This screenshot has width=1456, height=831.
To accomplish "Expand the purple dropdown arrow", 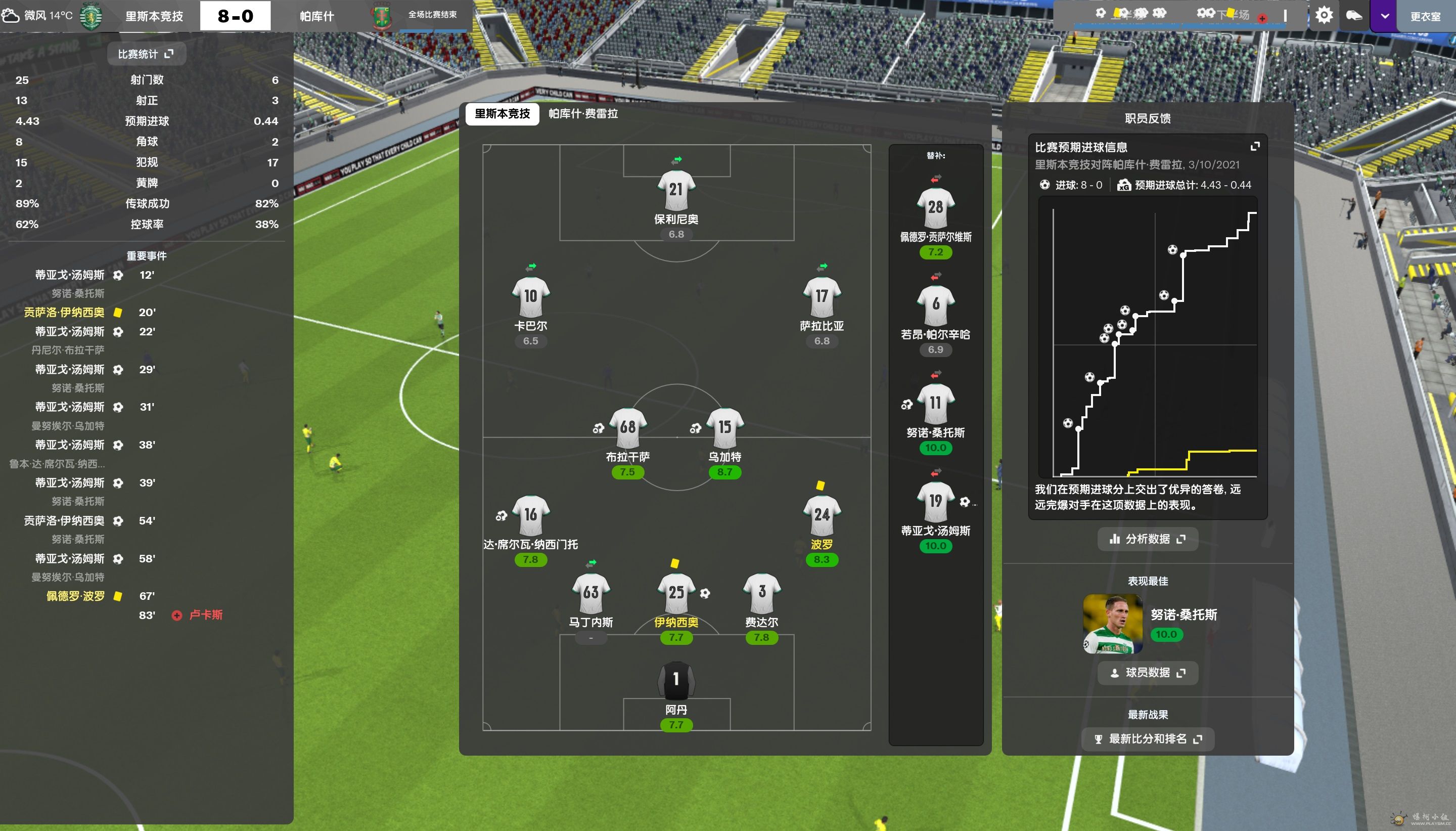I will click(x=1384, y=16).
